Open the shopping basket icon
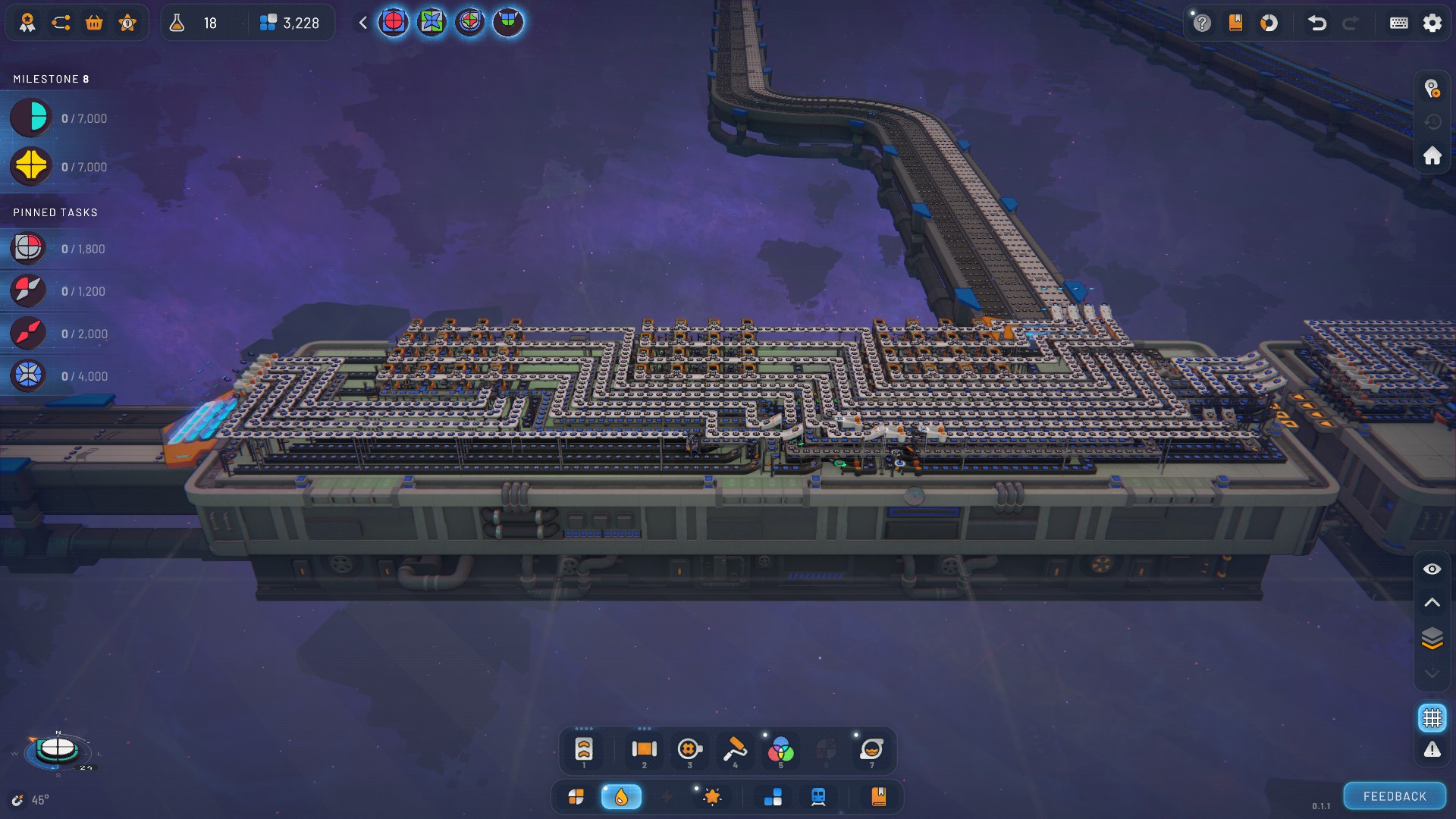This screenshot has width=1456, height=819. point(94,23)
